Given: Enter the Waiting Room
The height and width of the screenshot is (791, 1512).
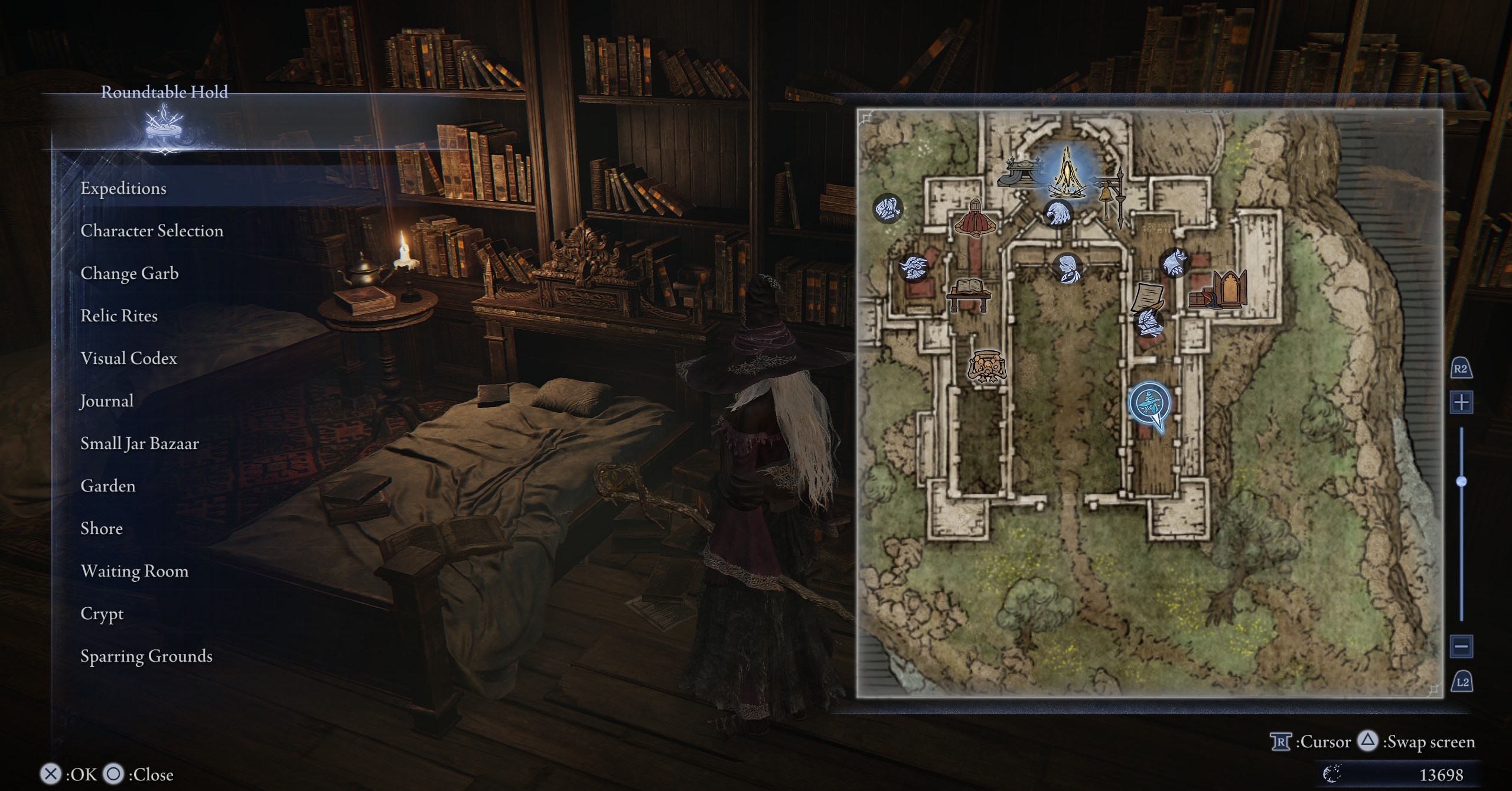Looking at the screenshot, I should point(135,571).
